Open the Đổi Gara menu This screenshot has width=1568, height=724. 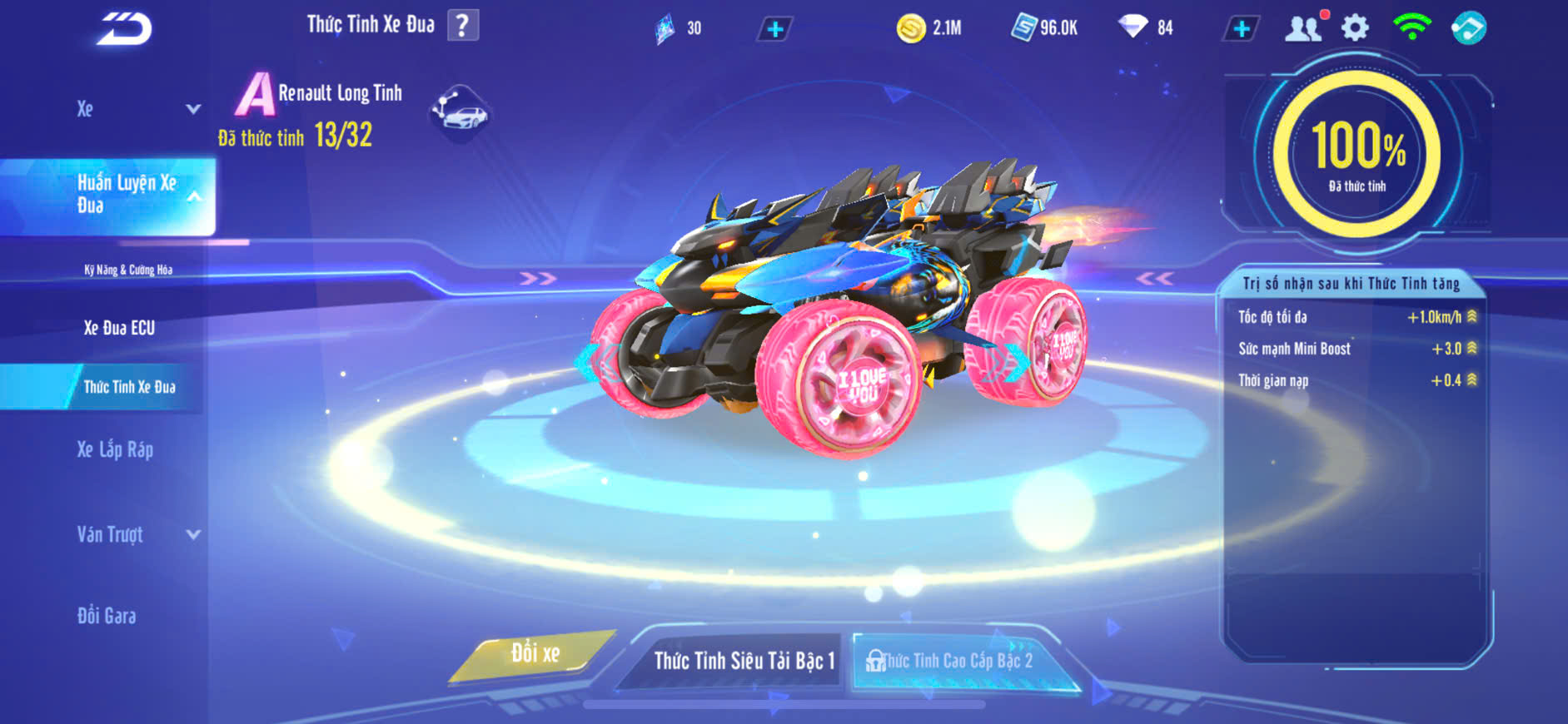[x=107, y=616]
